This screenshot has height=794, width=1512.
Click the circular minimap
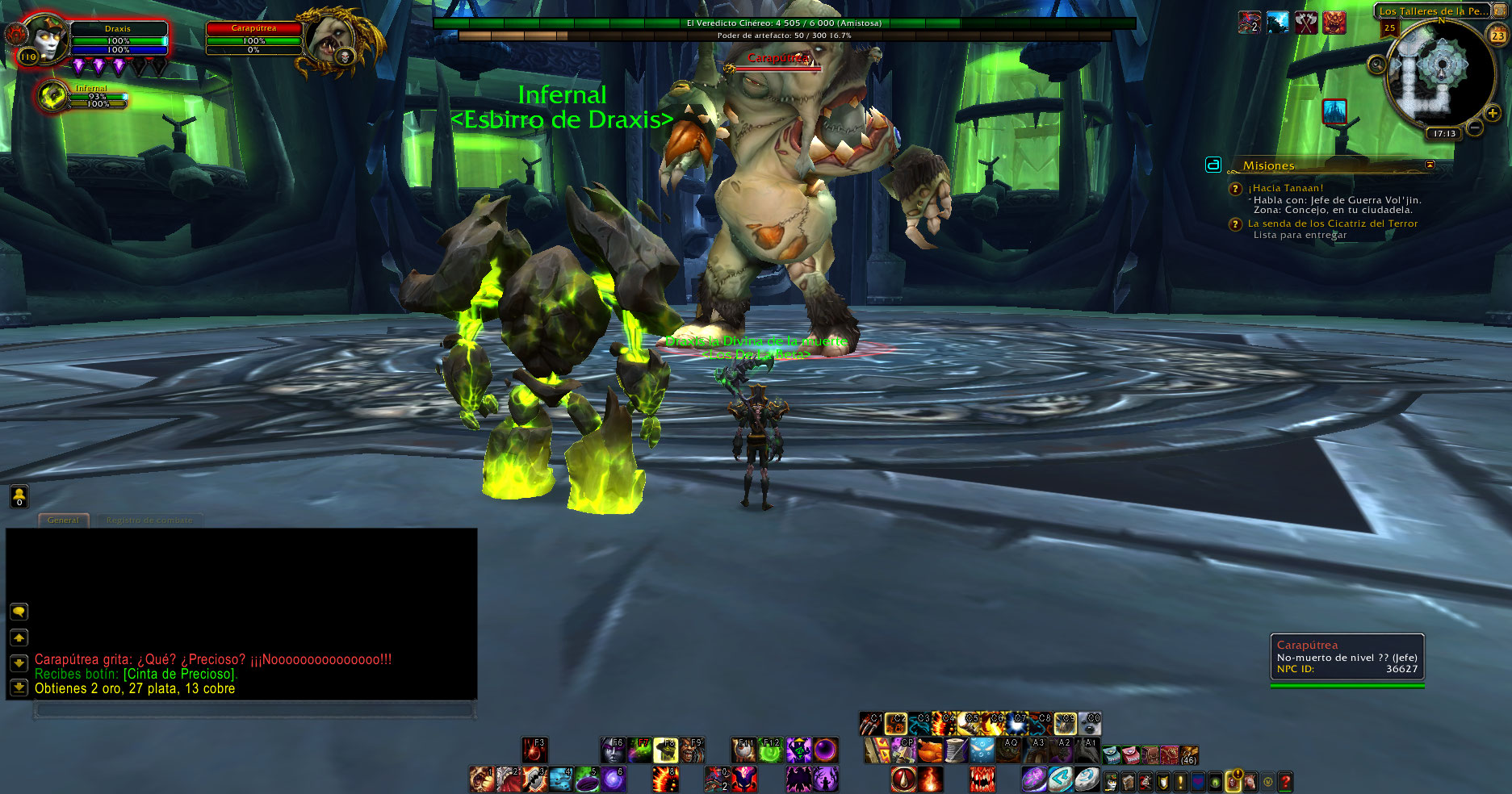tap(1439, 73)
